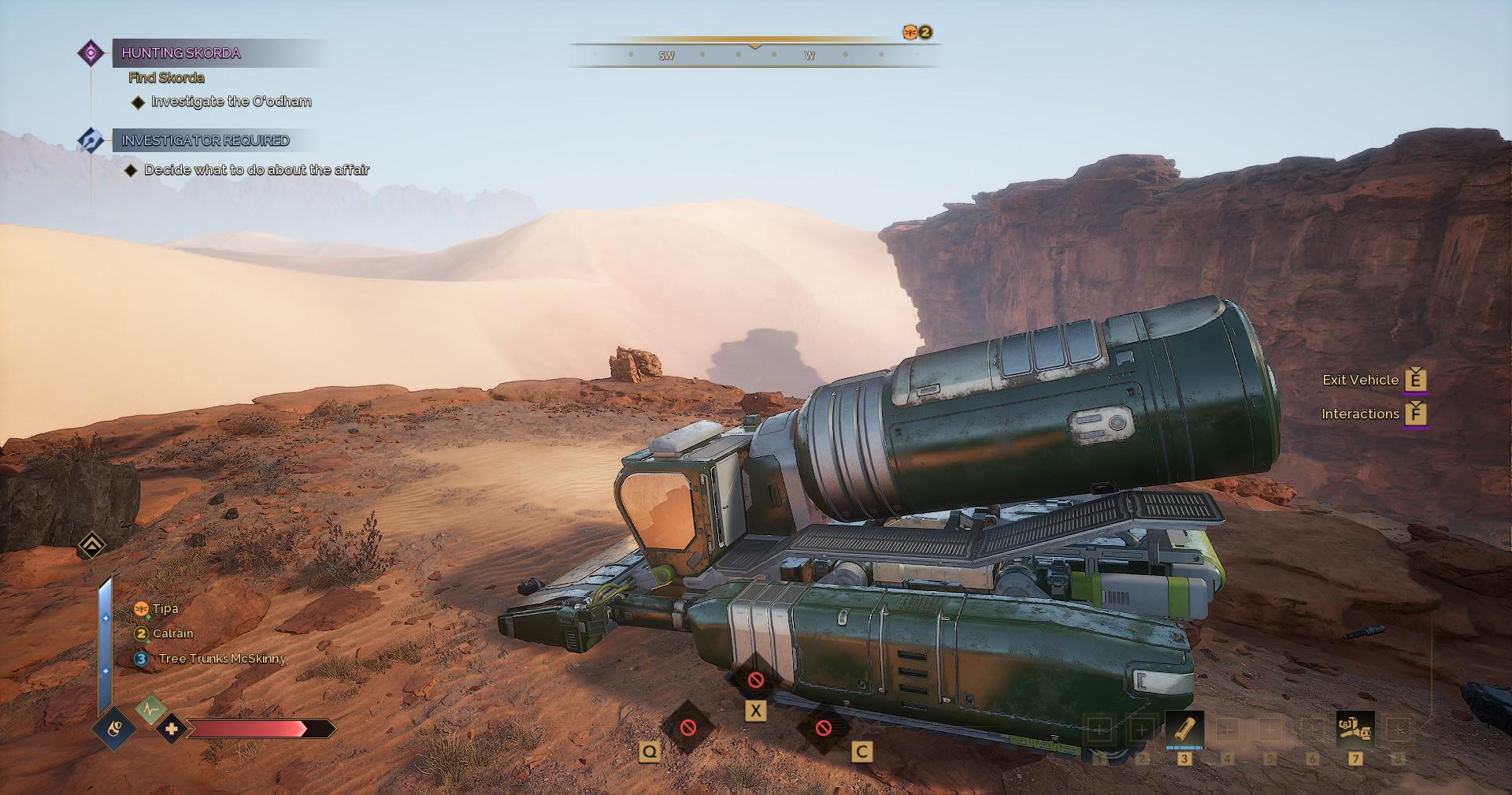1512x795 pixels.
Task: Click the disabled ability icon beside Q
Action: (687, 727)
